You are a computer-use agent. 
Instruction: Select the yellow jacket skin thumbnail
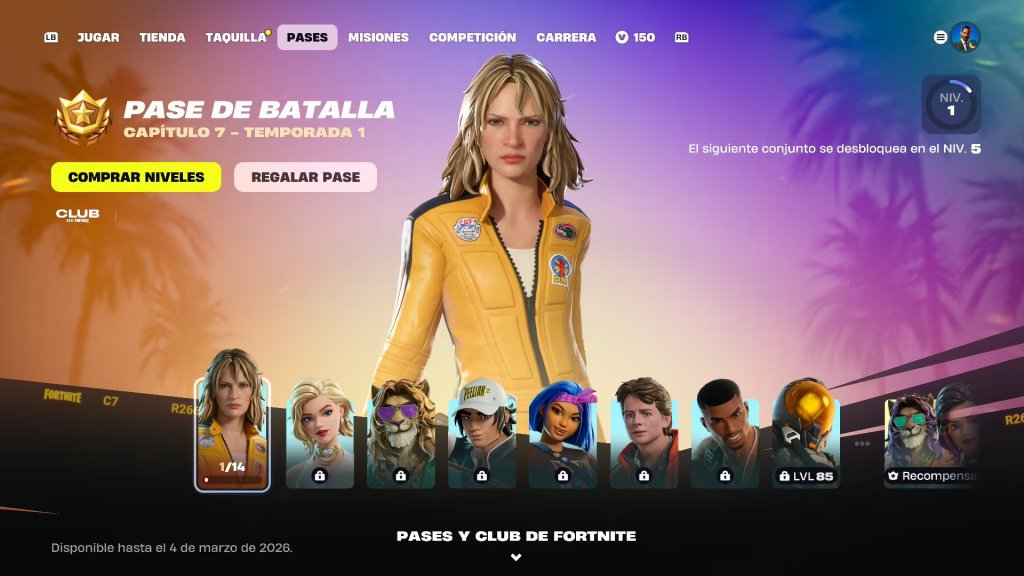pos(232,420)
